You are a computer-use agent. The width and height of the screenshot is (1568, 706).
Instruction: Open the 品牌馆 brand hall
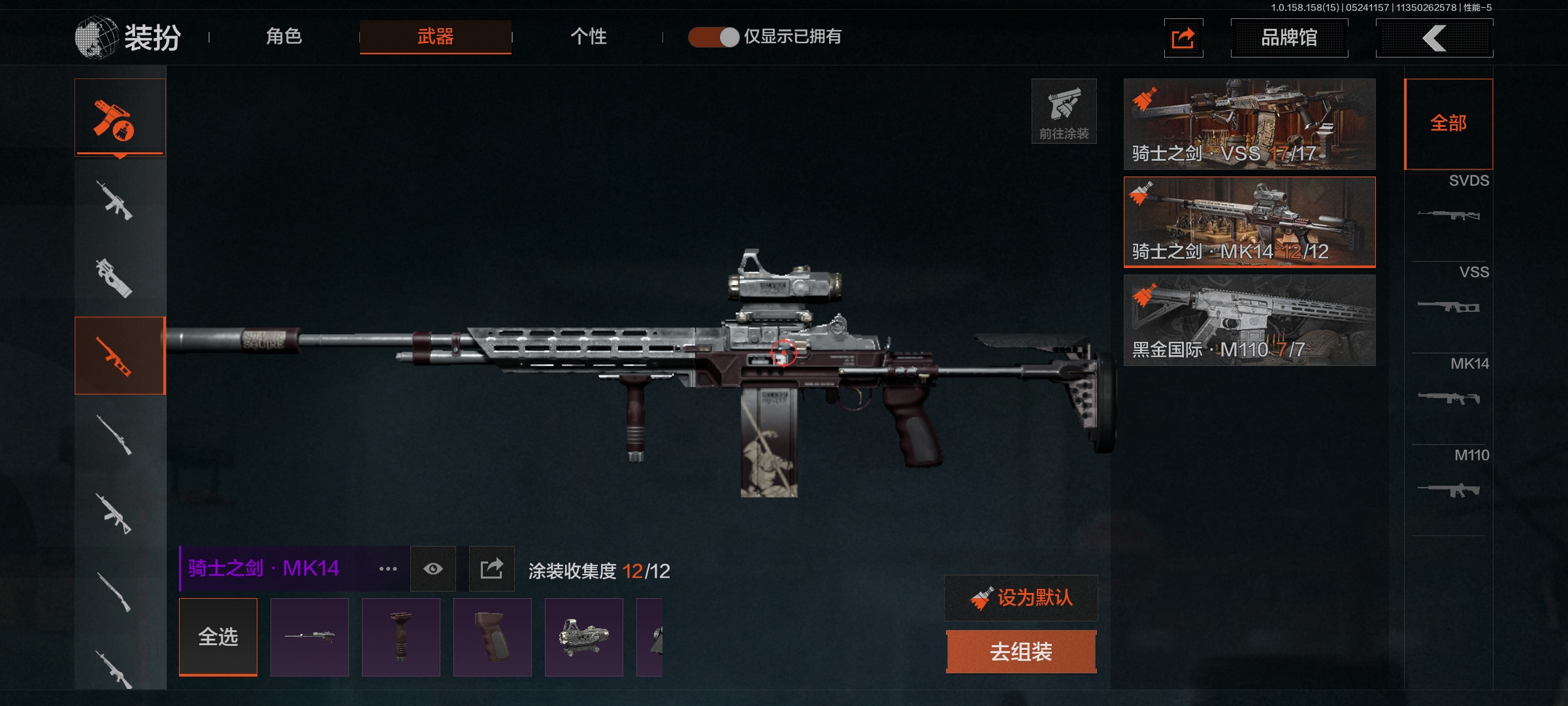[1288, 38]
